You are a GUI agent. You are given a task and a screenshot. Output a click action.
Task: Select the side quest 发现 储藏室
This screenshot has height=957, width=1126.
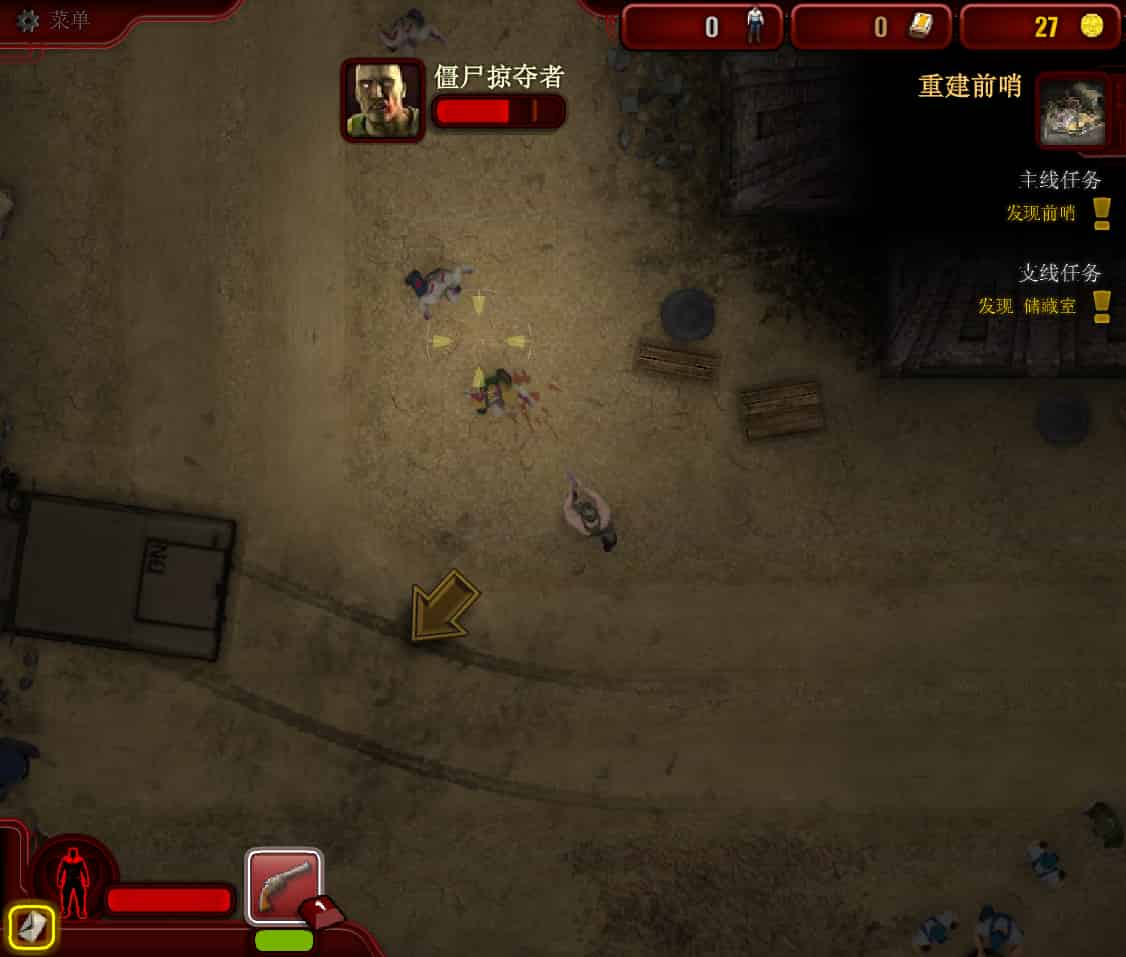point(1028,306)
